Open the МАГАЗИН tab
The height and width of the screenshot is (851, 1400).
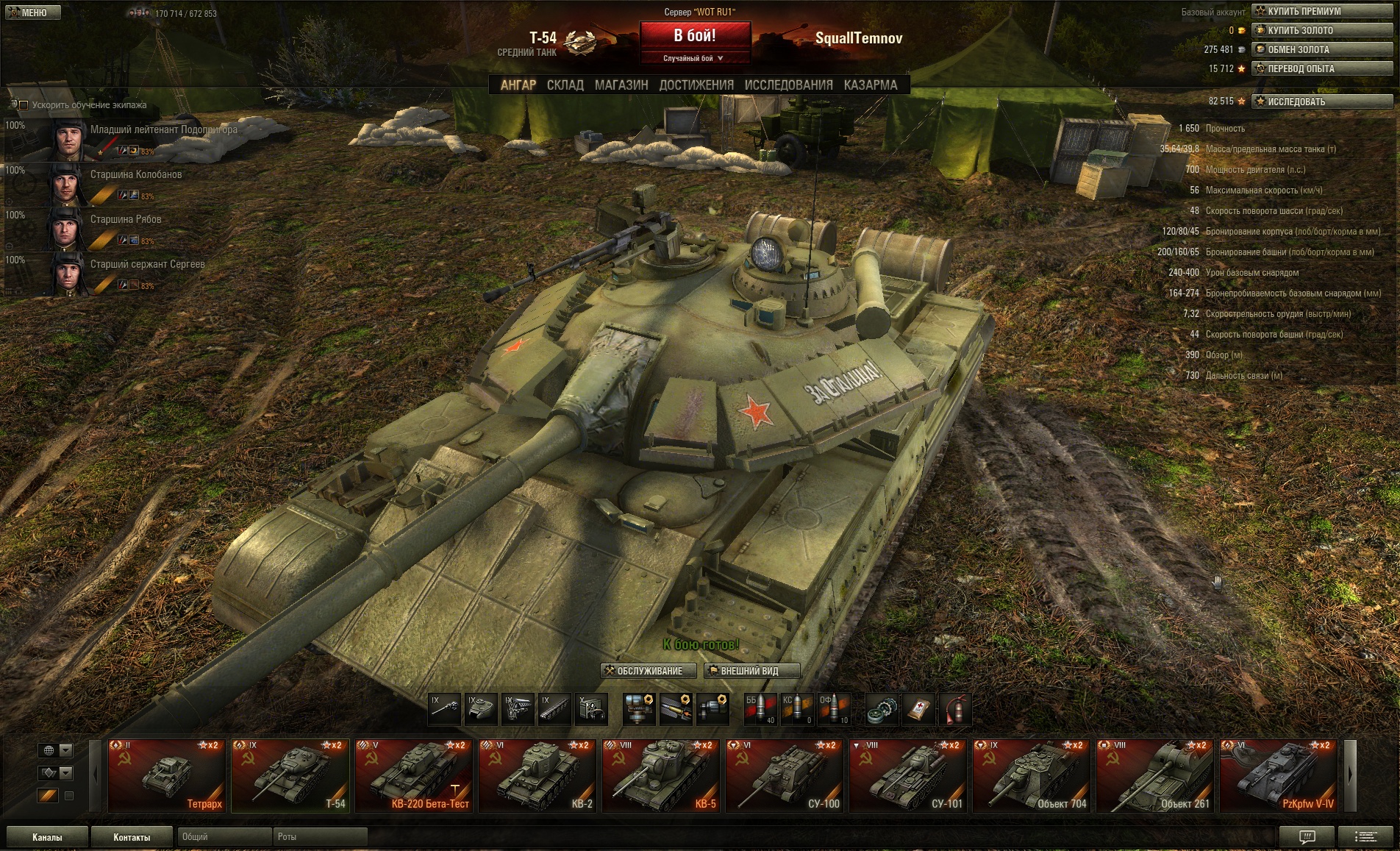pos(621,85)
